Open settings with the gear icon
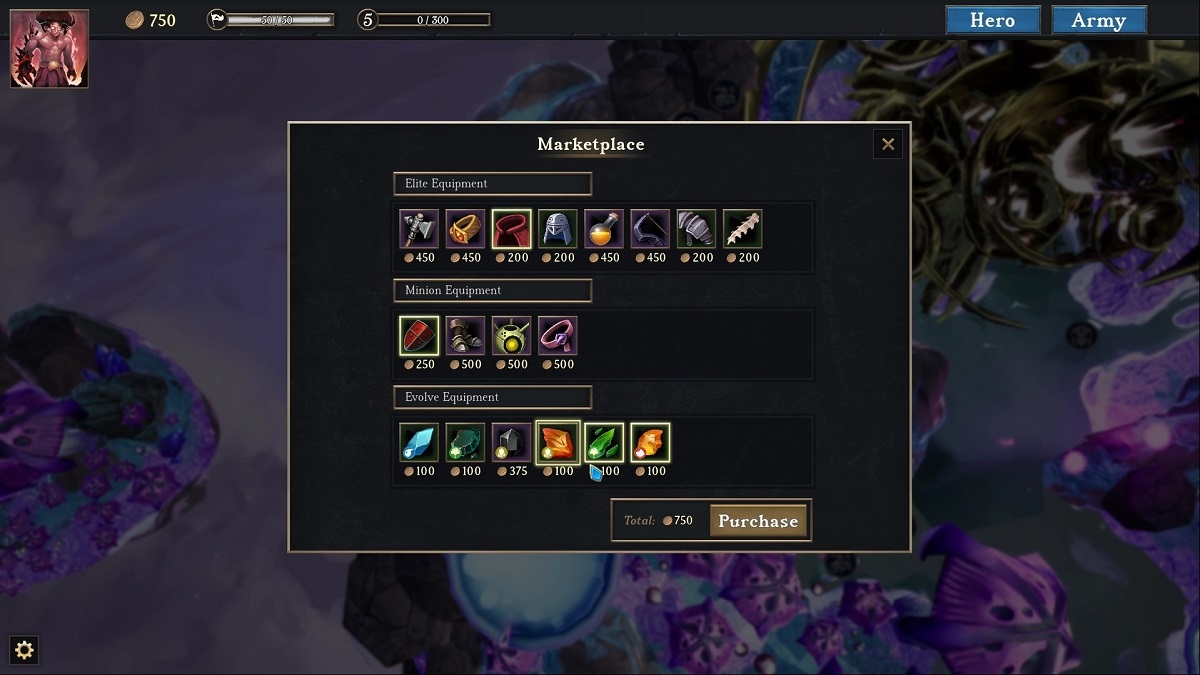Viewport: 1200px width, 675px height. click(x=24, y=651)
